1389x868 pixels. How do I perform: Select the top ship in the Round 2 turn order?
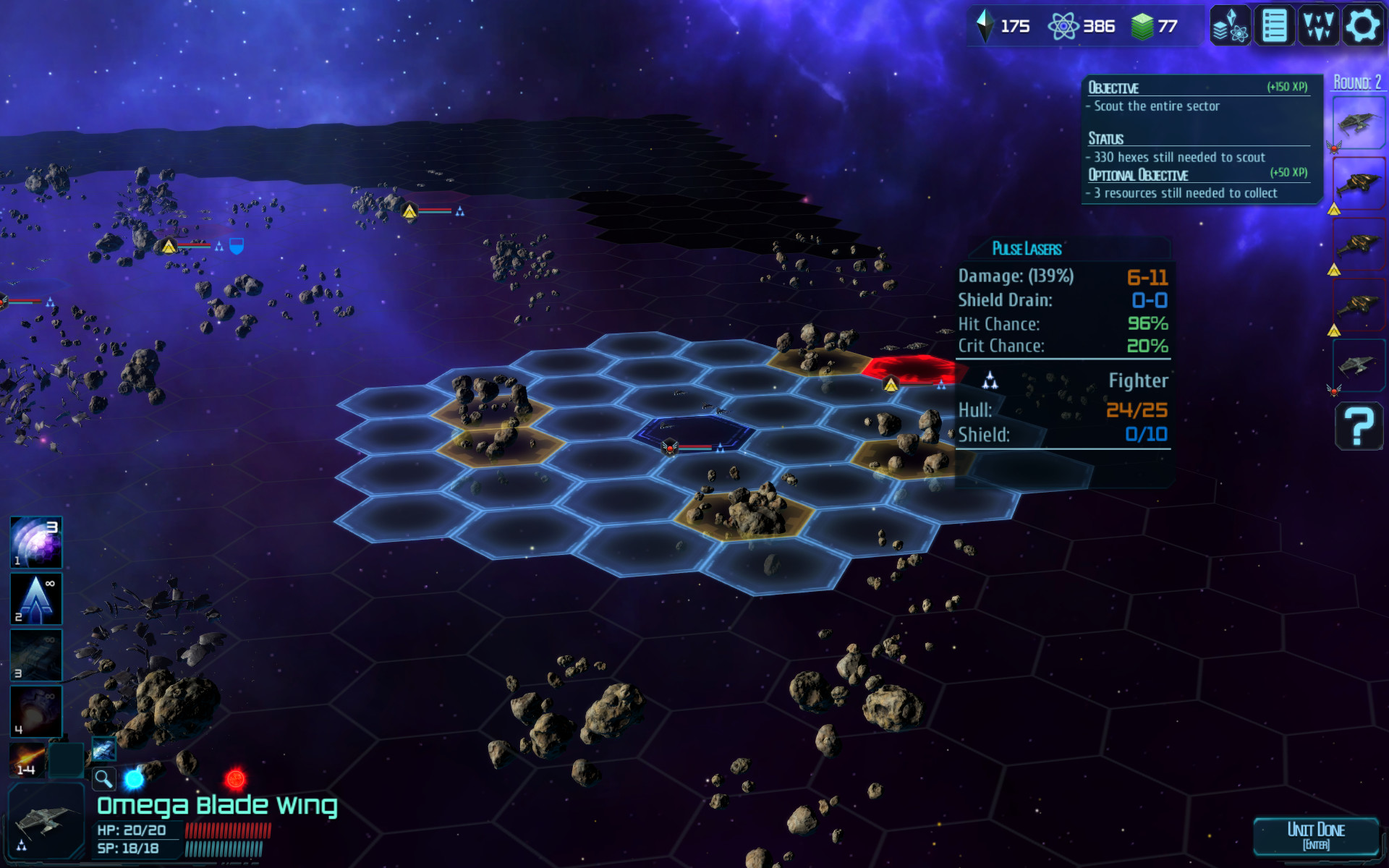(1359, 122)
